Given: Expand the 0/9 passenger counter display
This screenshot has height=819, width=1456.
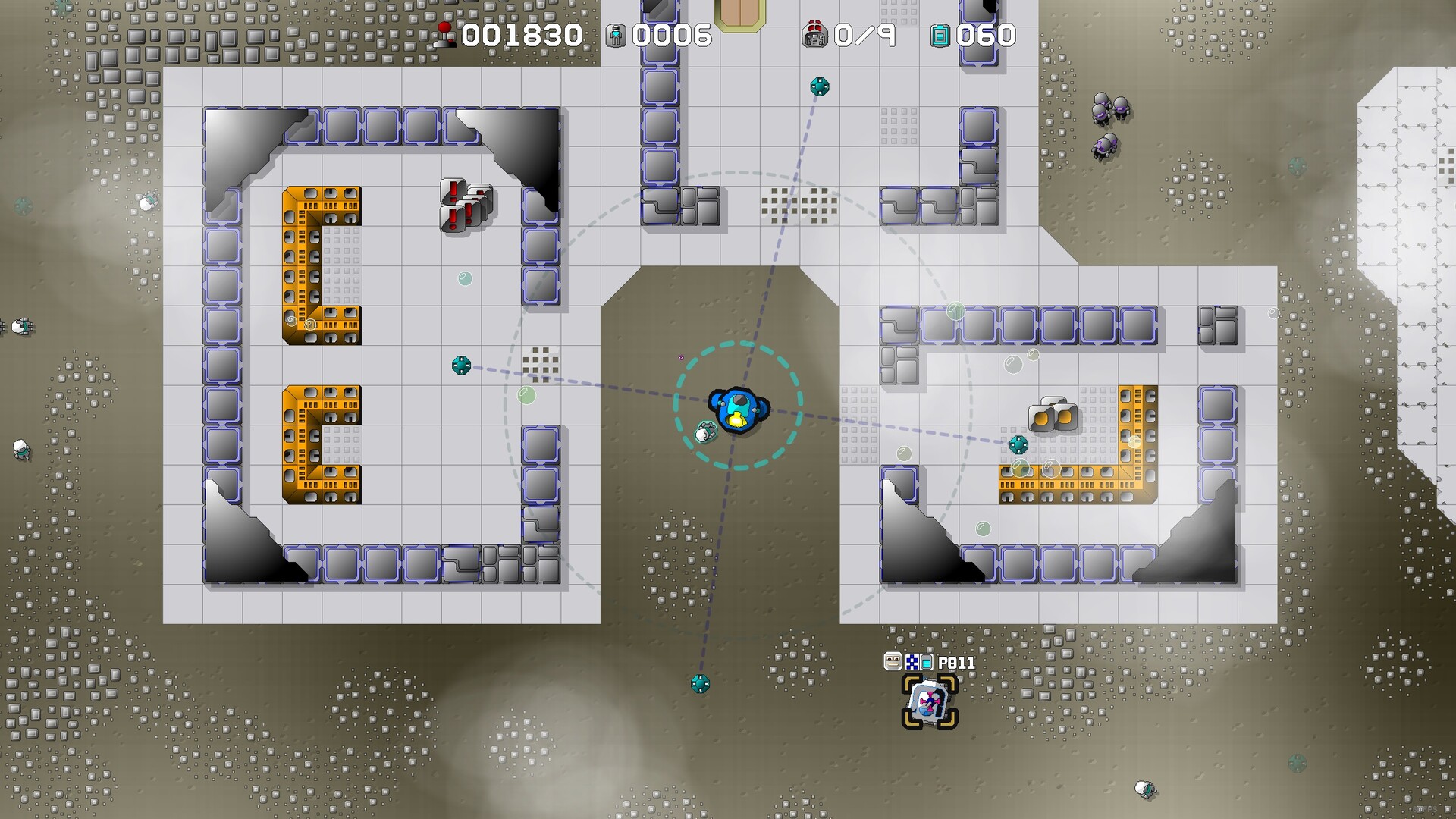Looking at the screenshot, I should (864, 33).
